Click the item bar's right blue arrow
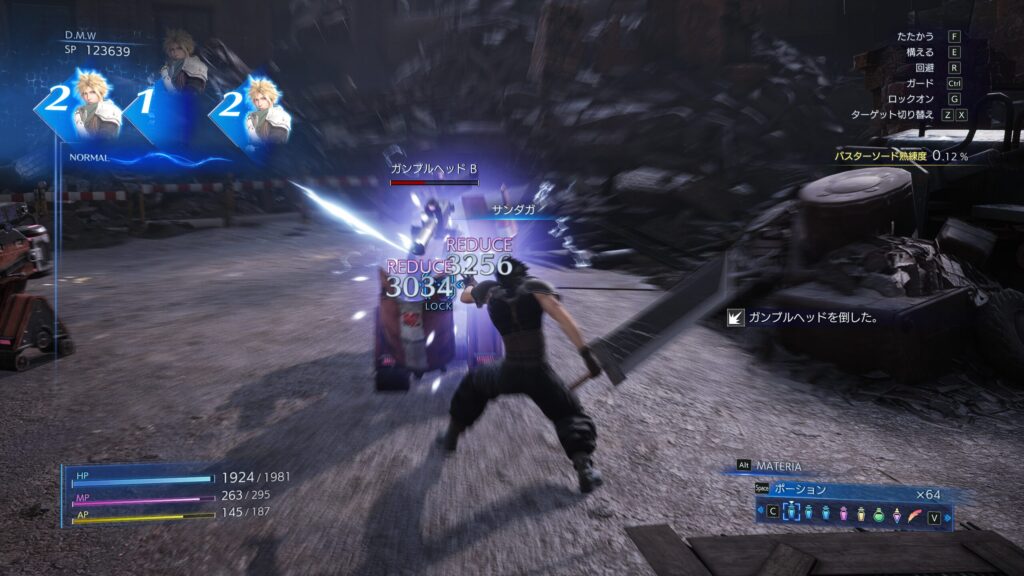This screenshot has width=1024, height=576. (x=947, y=518)
